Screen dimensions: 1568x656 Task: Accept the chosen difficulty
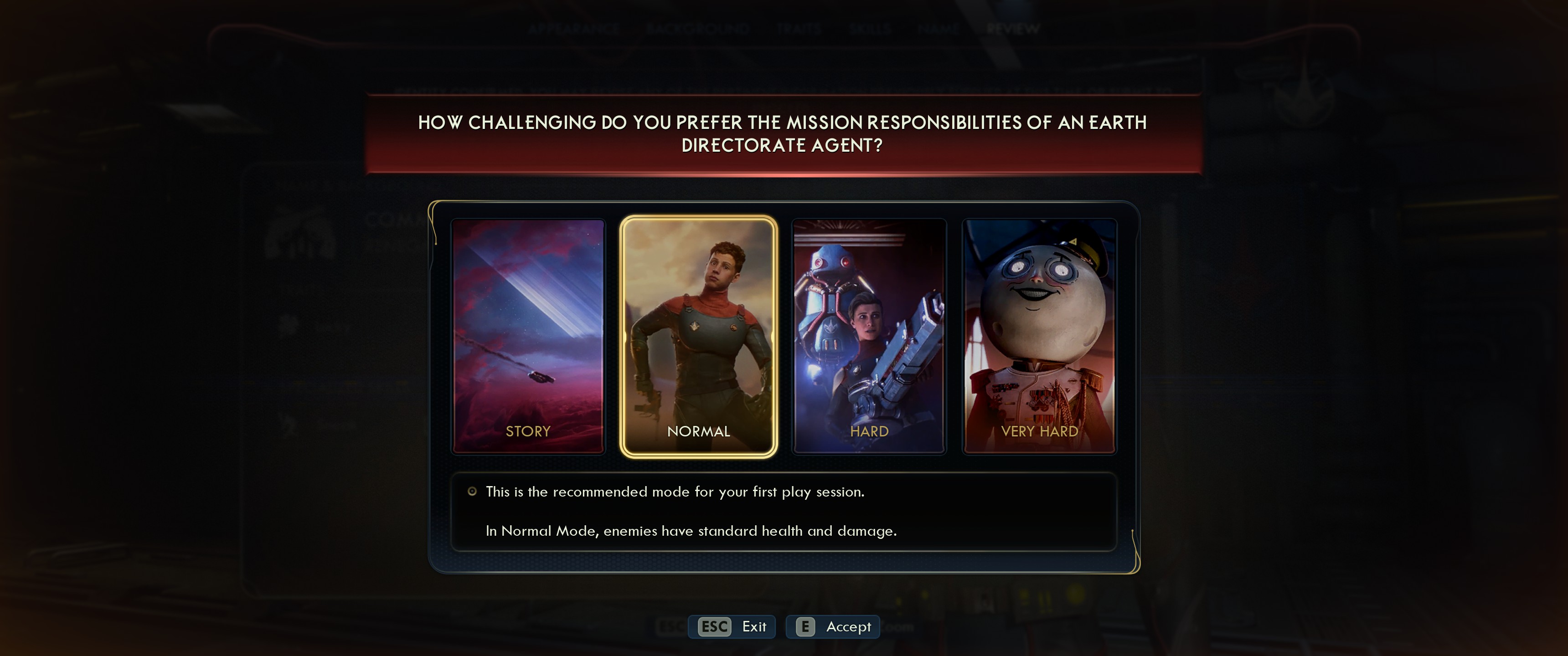click(833, 626)
